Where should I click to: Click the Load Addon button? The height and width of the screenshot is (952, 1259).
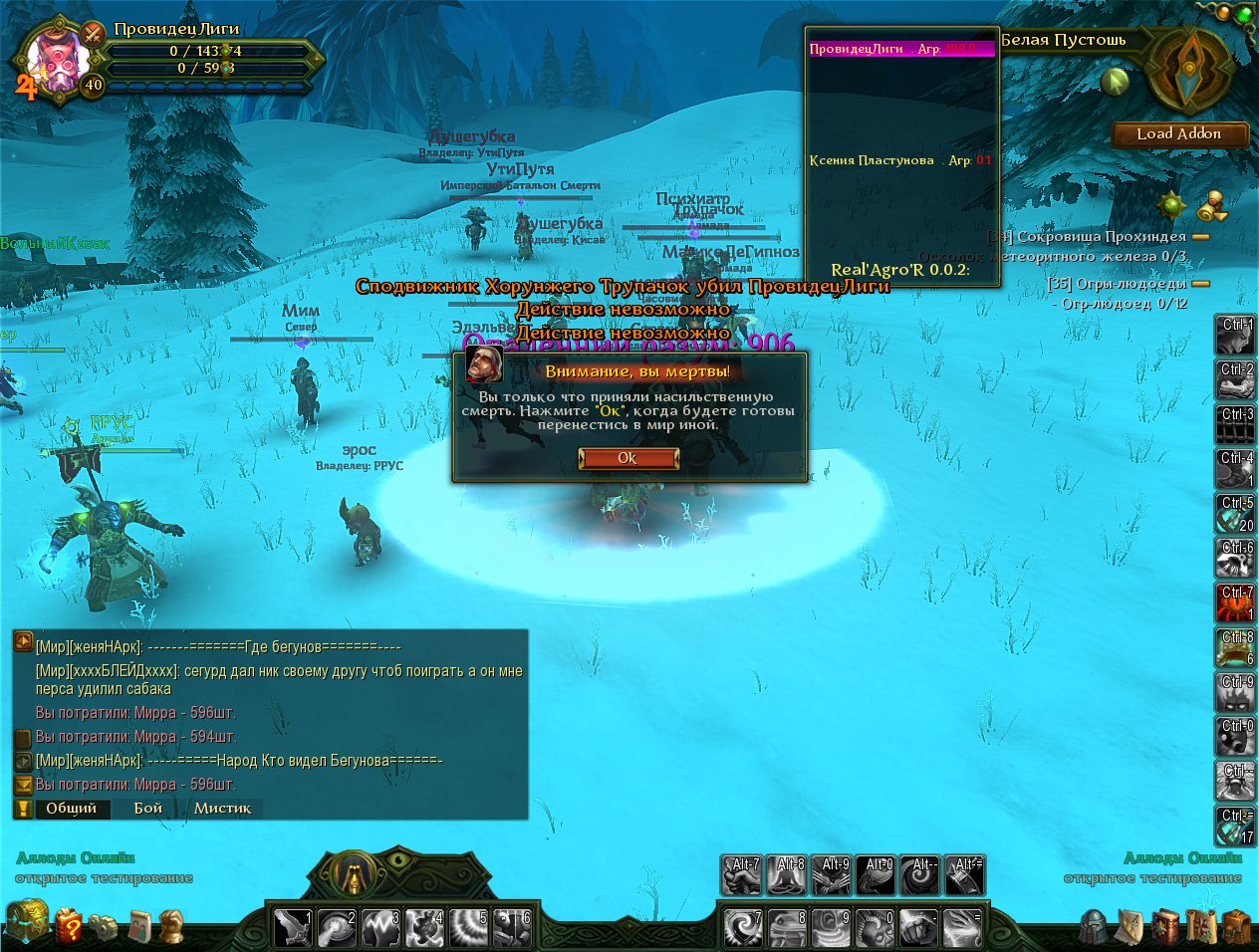pos(1179,134)
